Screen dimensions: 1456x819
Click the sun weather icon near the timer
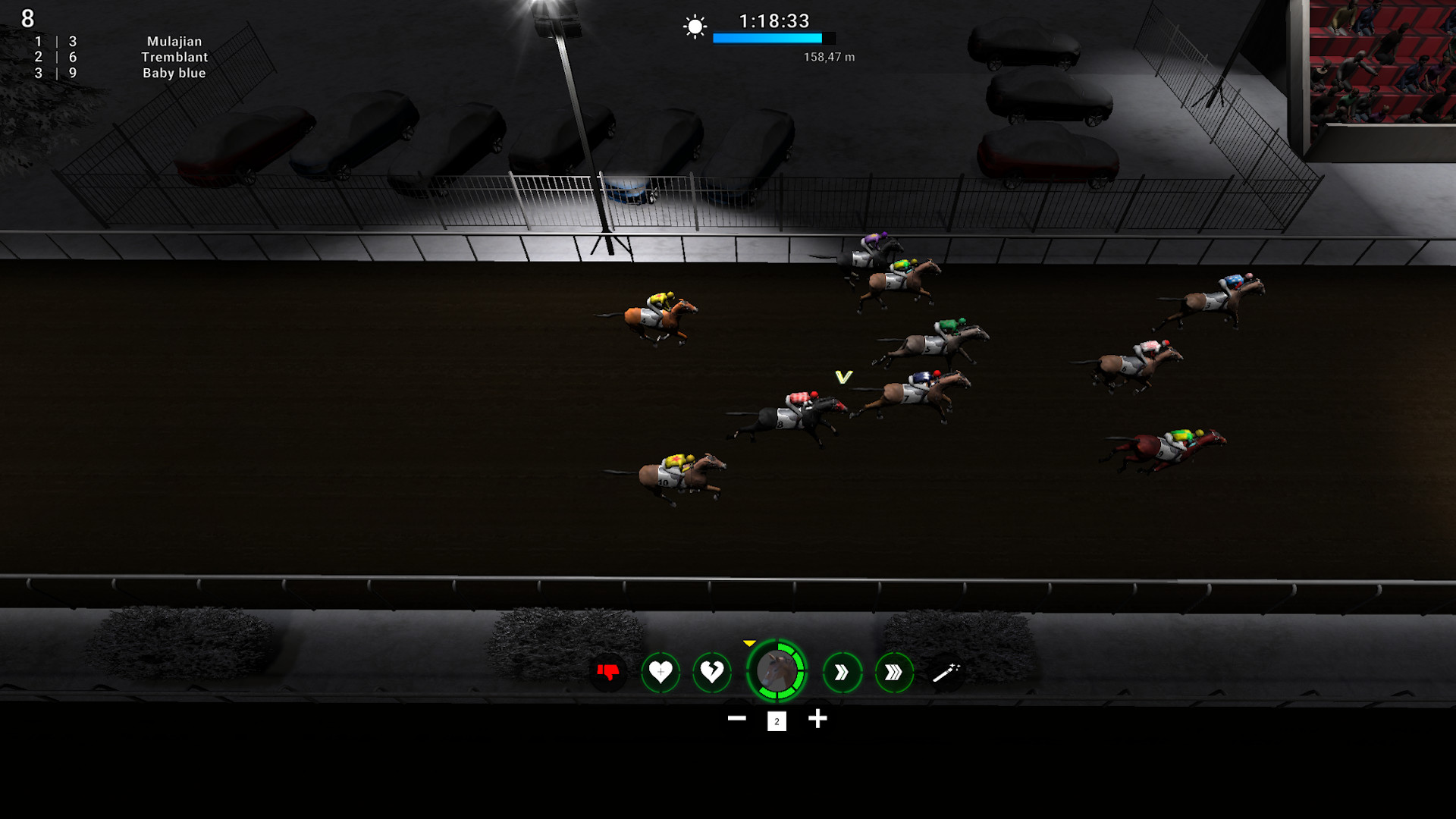click(x=694, y=27)
